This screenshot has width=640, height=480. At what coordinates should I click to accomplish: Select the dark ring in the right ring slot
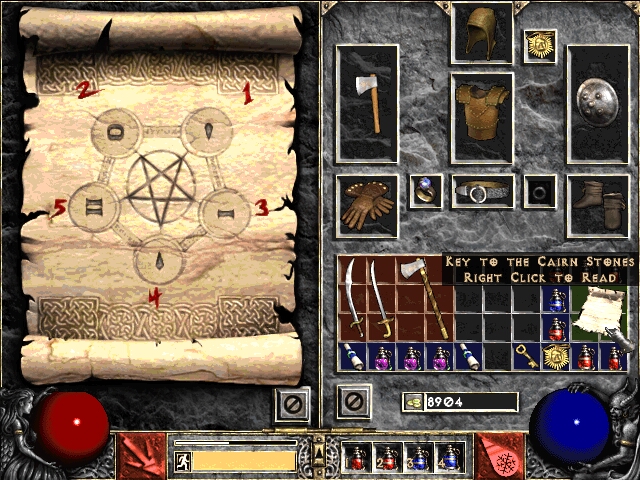pos(541,191)
